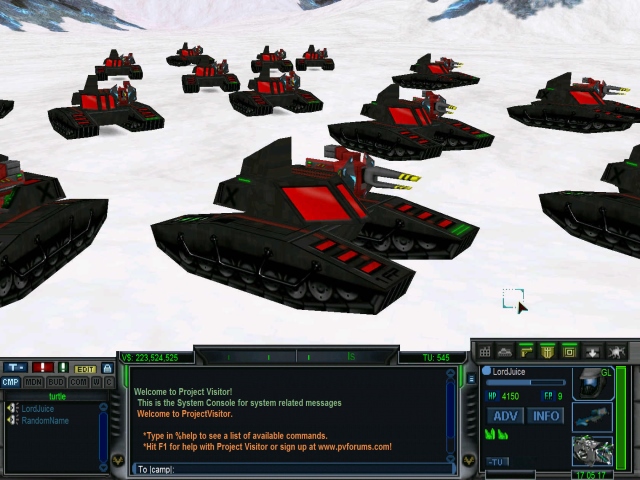
Task: Select LordJuice in the player list
Action: [37, 409]
